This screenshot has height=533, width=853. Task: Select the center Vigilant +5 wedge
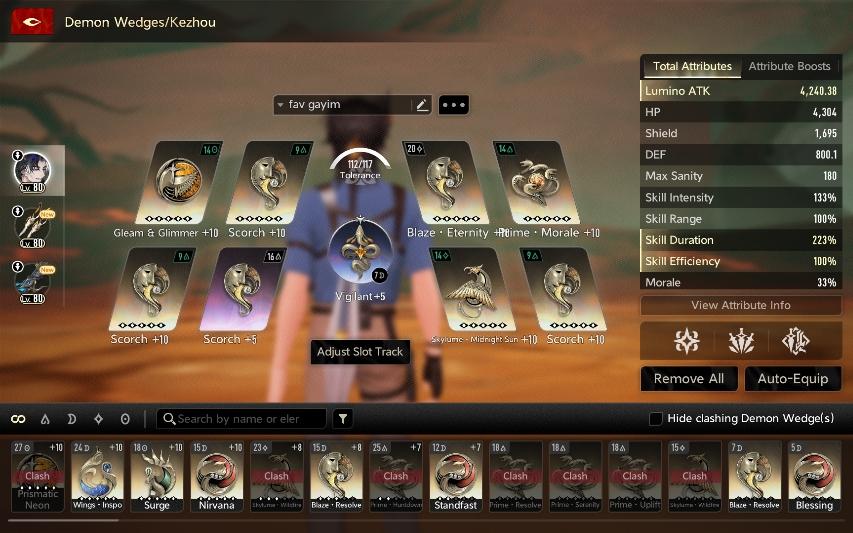click(360, 252)
